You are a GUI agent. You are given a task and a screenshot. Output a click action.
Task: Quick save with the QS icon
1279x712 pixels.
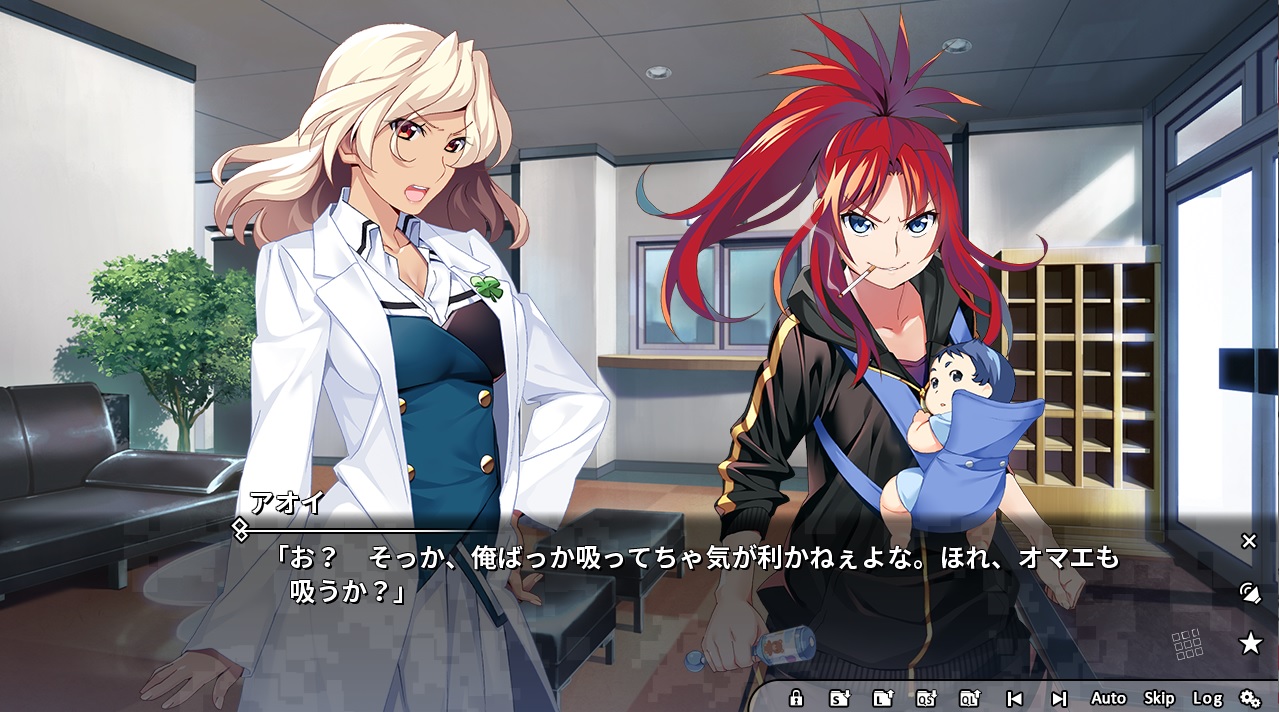[926, 698]
